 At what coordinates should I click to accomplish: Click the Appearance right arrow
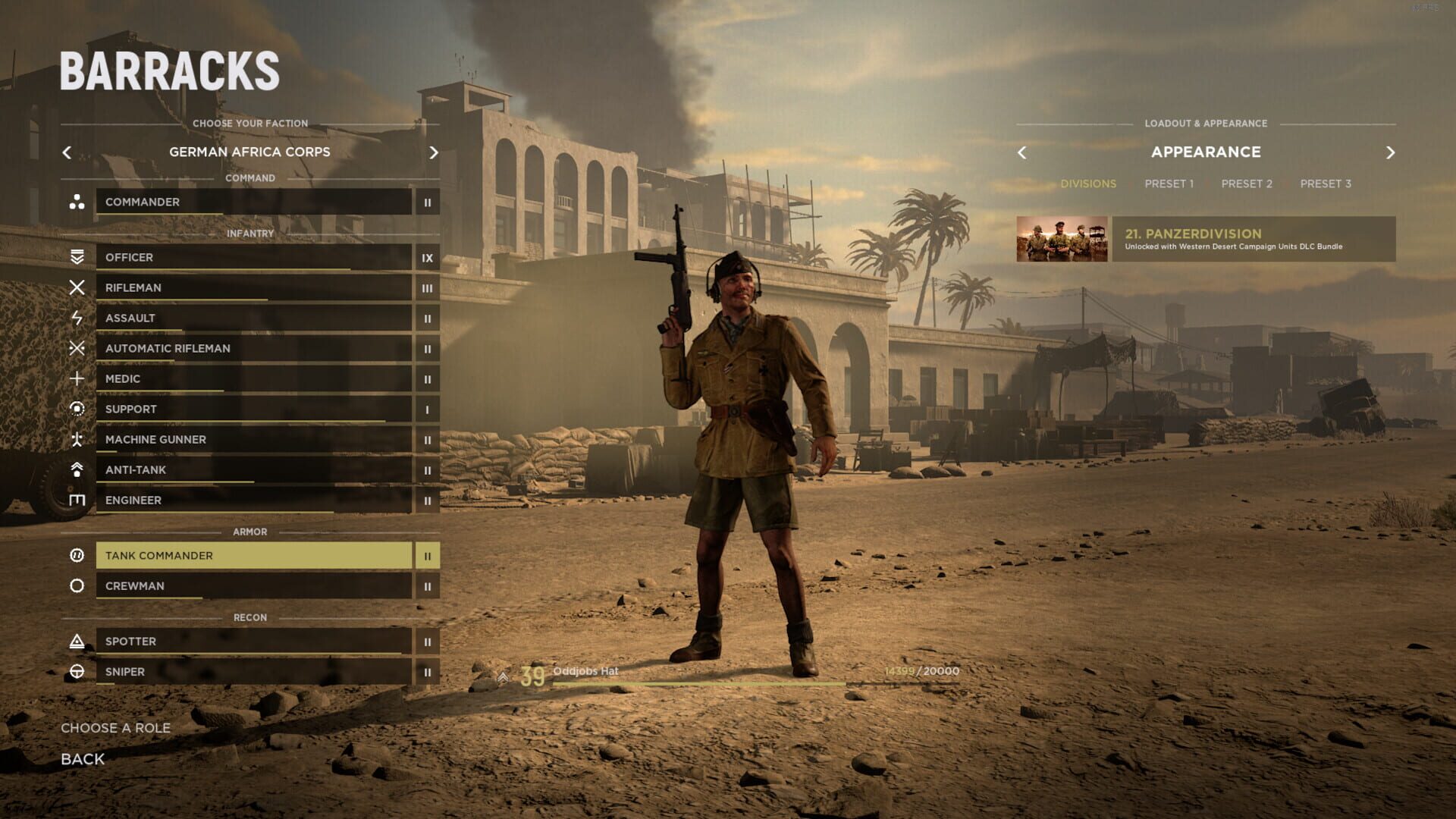point(1392,152)
